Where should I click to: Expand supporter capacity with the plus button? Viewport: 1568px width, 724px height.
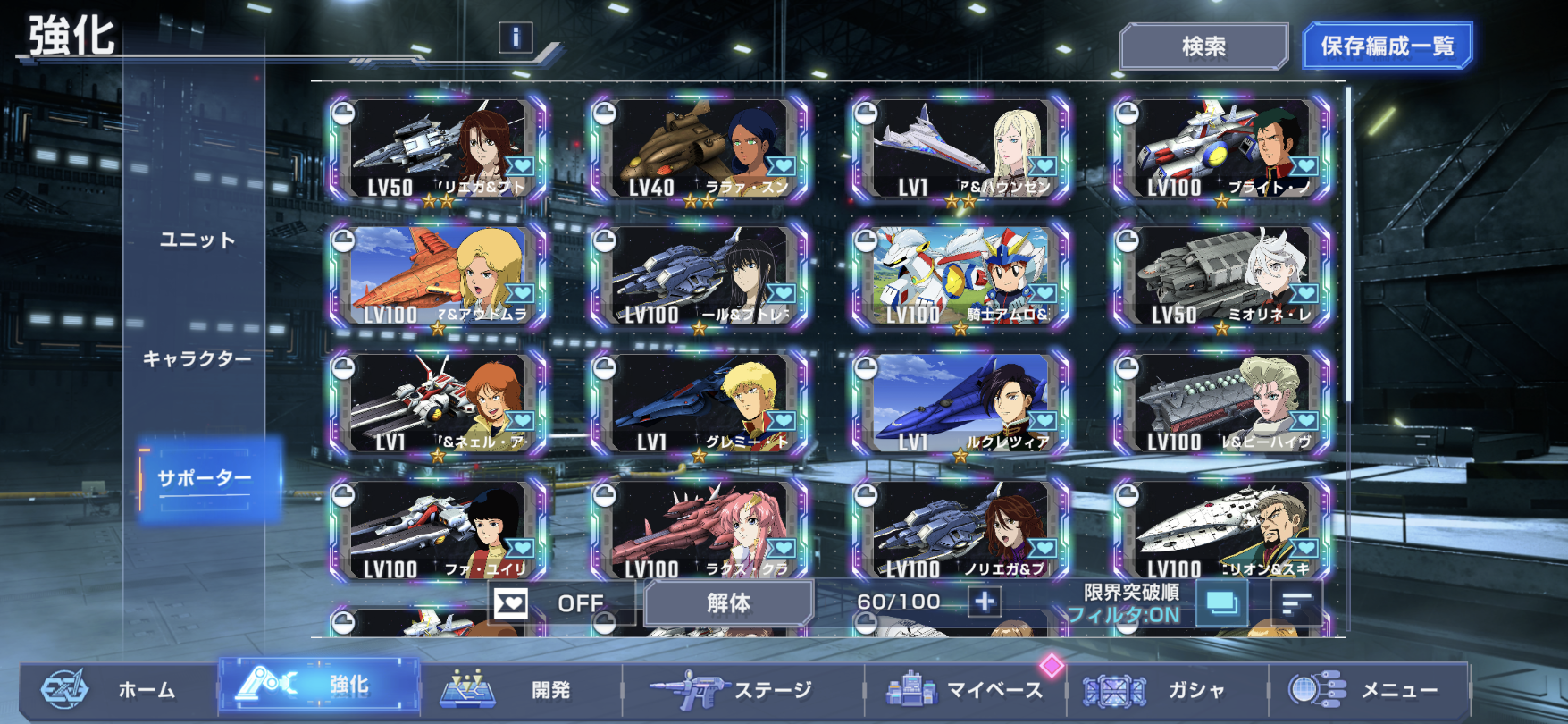click(985, 602)
